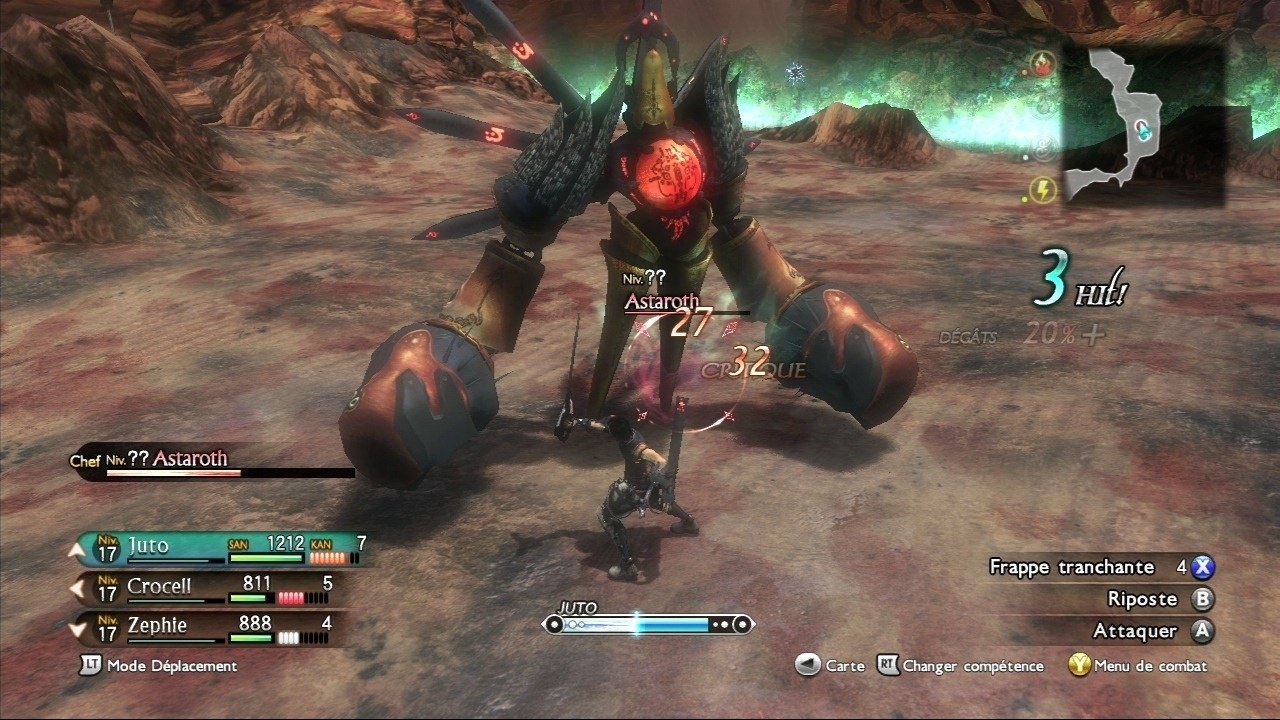Open the Menu de combat

coord(1139,665)
